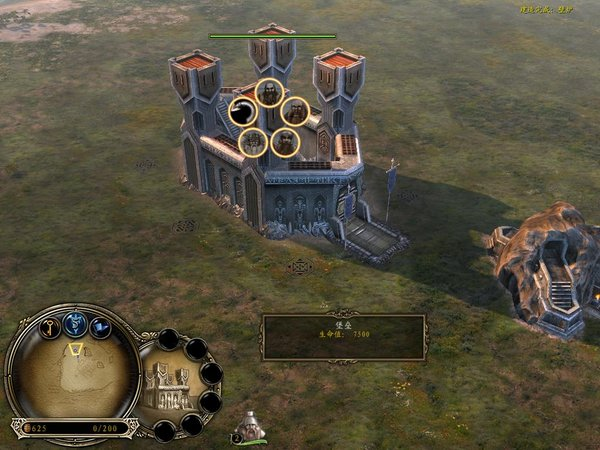Choose the black curved-arrow icon on the fortress
This screenshot has height=450, width=600.
tap(243, 111)
